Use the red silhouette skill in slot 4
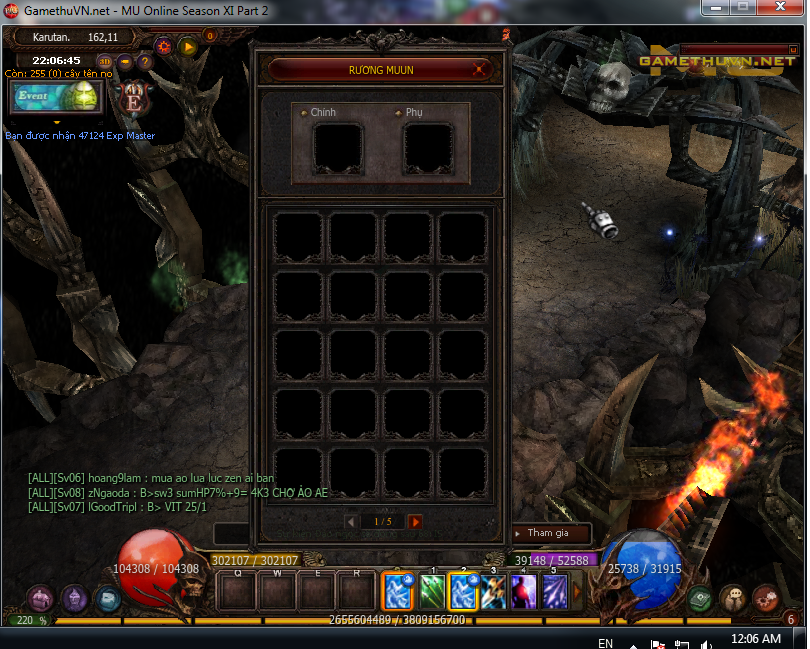Image resolution: width=810 pixels, height=649 pixels. click(524, 591)
